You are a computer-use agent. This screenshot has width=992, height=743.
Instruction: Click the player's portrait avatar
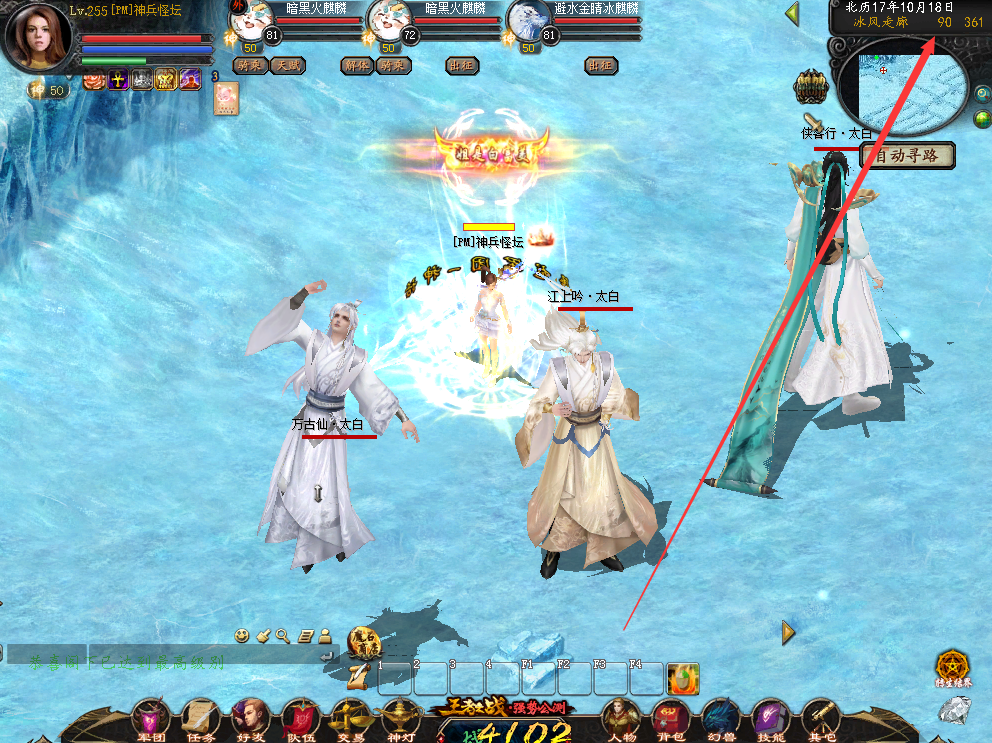pyautogui.click(x=39, y=37)
